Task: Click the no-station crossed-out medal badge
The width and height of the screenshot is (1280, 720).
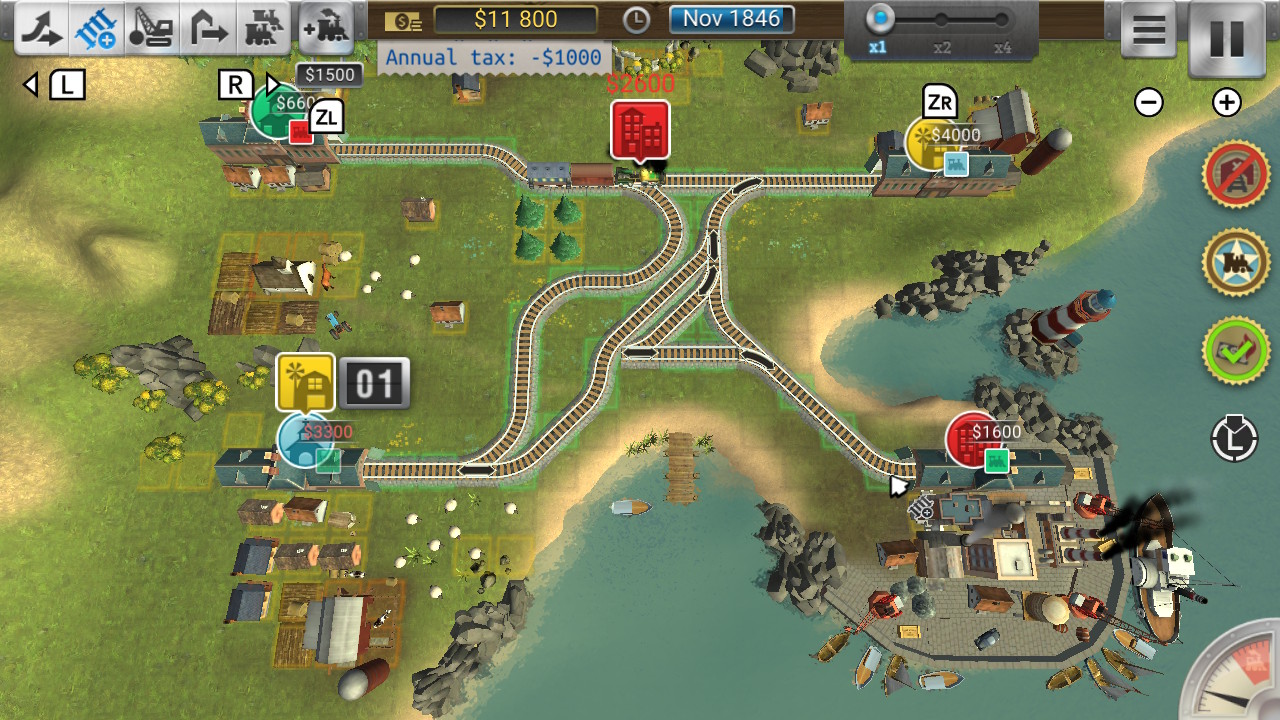Action: click(x=1234, y=172)
